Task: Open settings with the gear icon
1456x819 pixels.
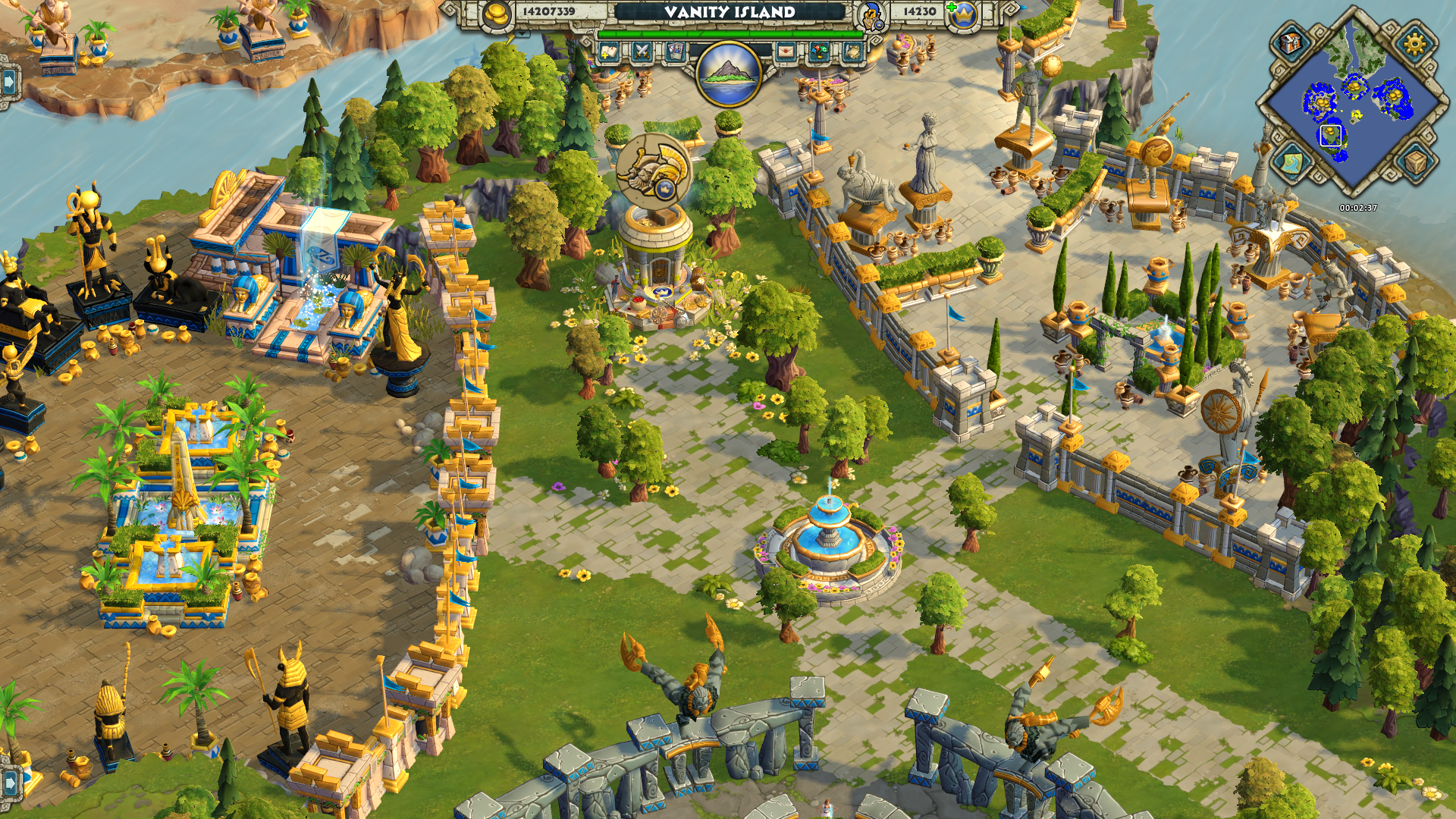Action: [x=1414, y=44]
